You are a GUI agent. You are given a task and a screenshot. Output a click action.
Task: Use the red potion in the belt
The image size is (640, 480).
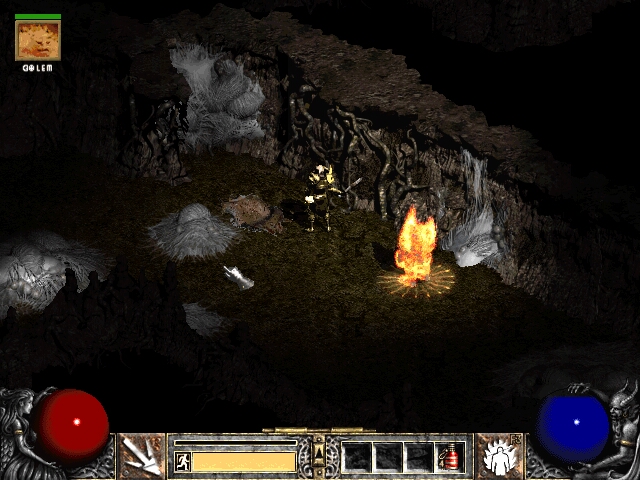(449, 457)
